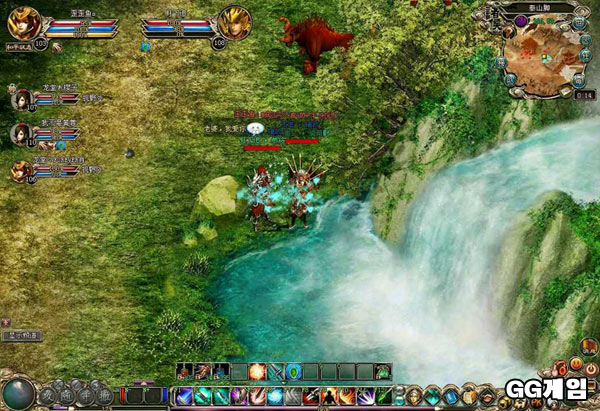
Task: Click the large orb at the bottom-left corner
Action: click(18, 393)
